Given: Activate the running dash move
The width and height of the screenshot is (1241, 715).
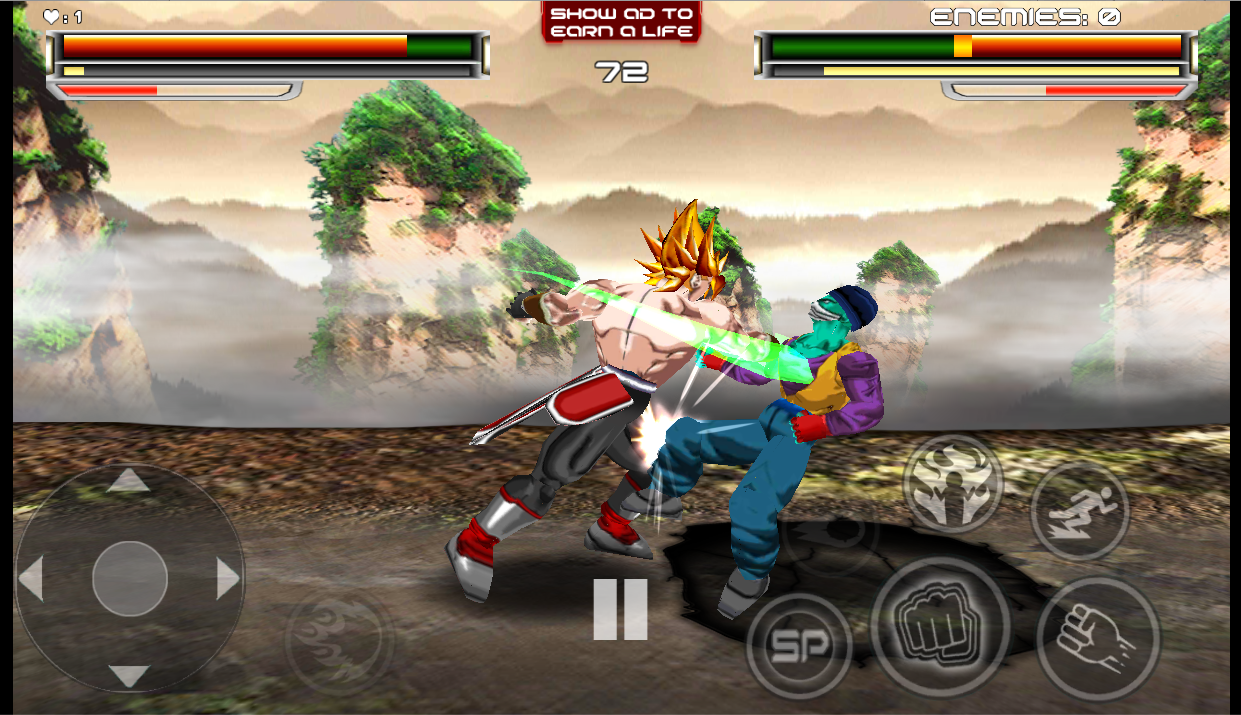Looking at the screenshot, I should (x=1079, y=511).
